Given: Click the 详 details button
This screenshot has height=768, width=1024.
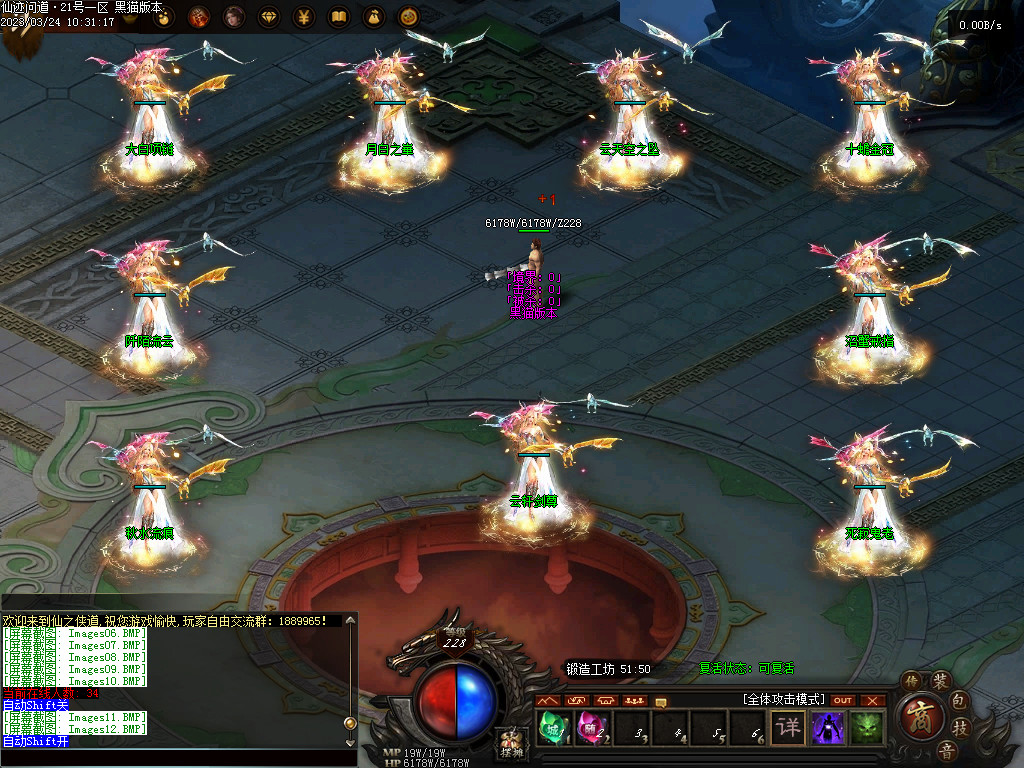Looking at the screenshot, I should tap(789, 727).
